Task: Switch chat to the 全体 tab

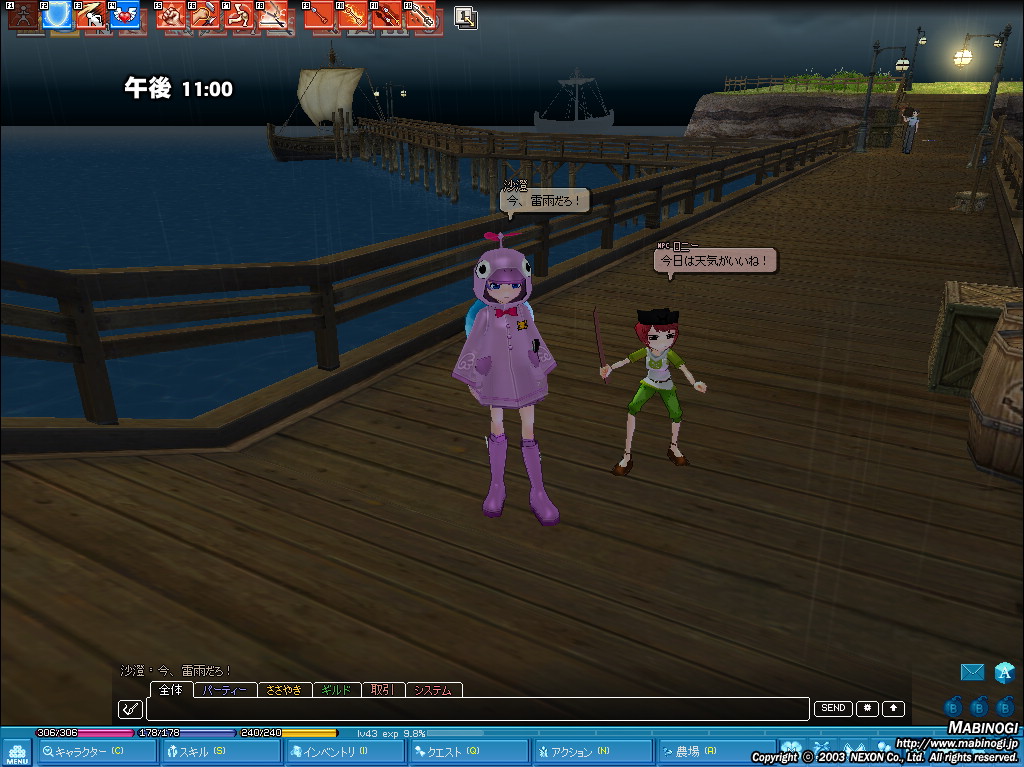Action: (171, 690)
